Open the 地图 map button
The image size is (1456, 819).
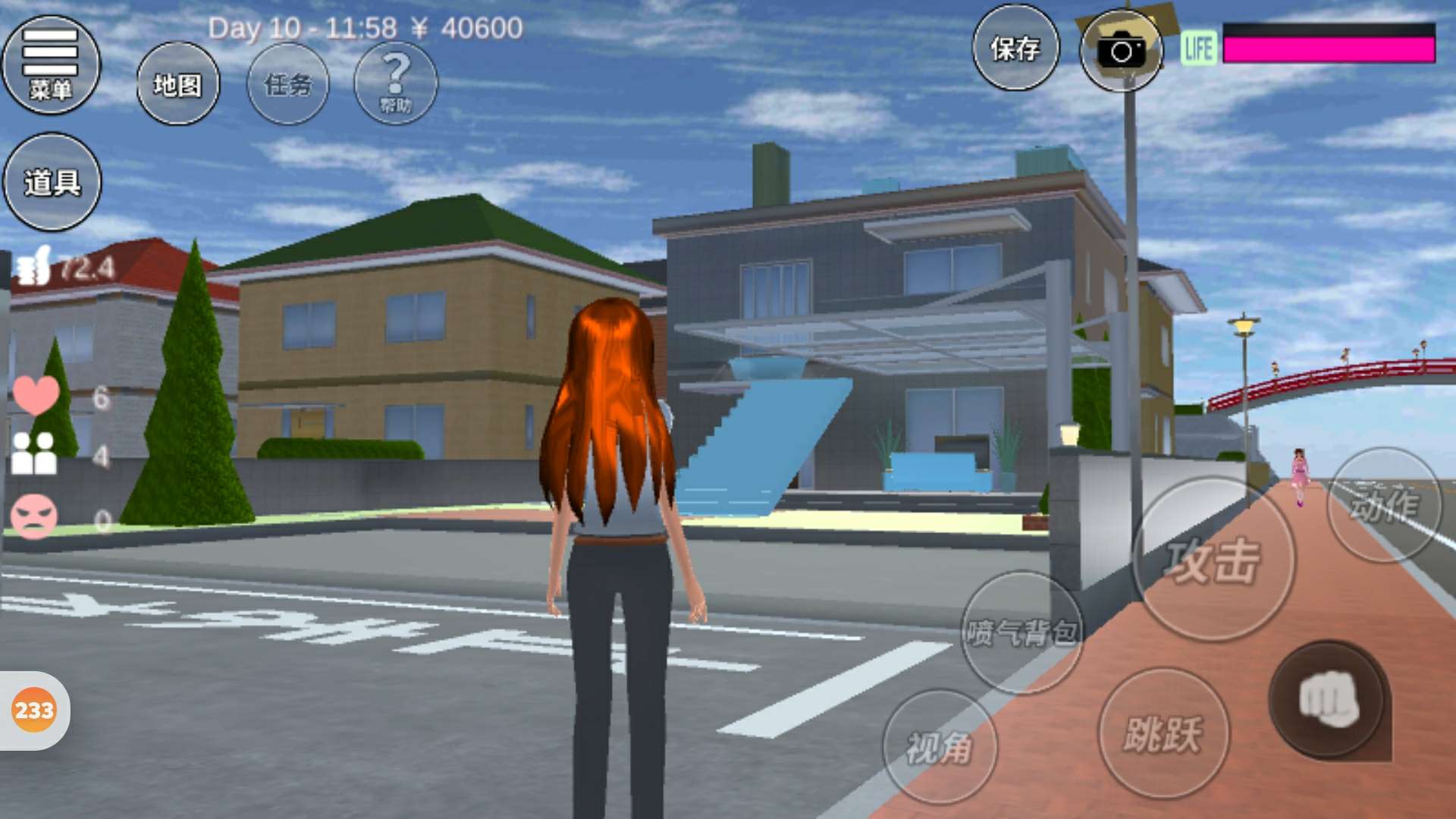point(178,83)
